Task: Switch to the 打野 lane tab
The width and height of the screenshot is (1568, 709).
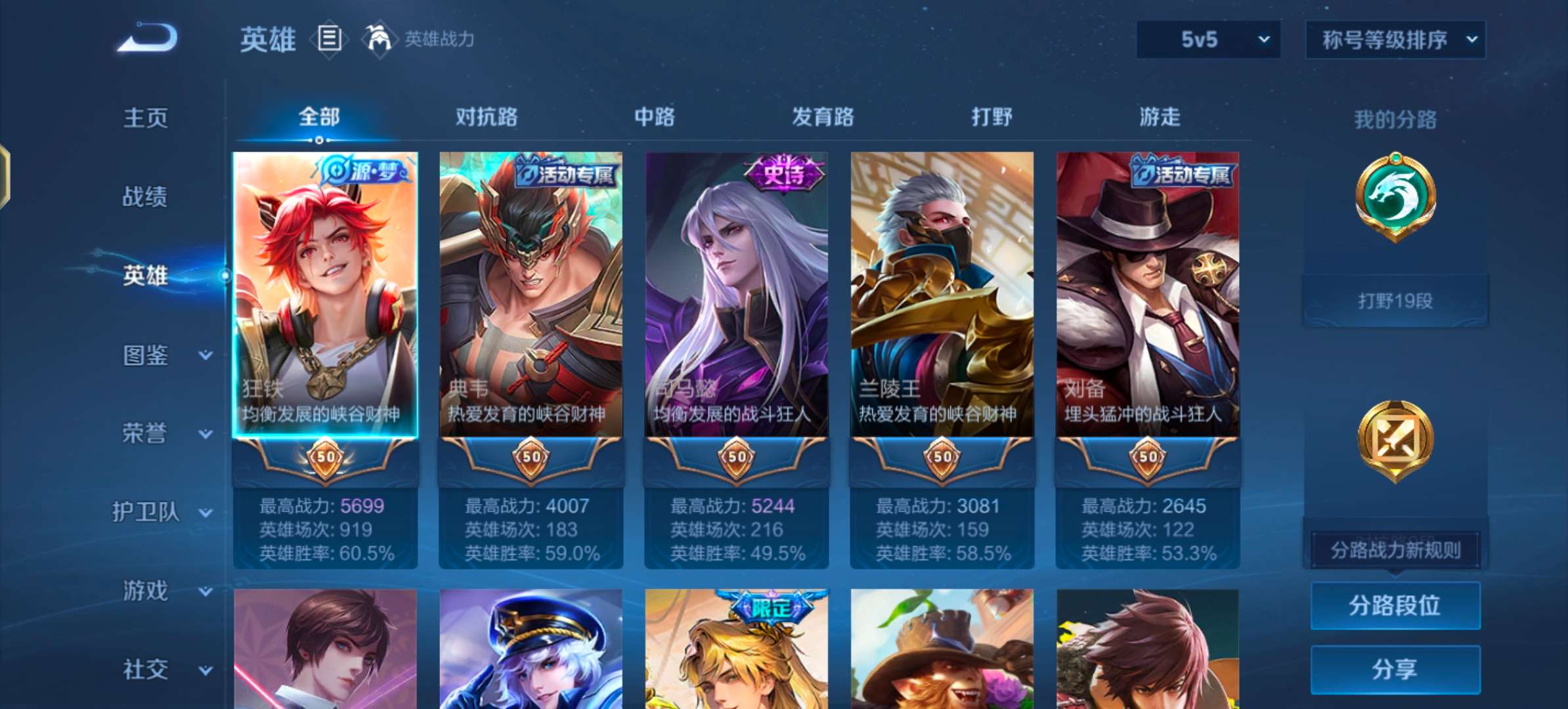Action: pyautogui.click(x=991, y=117)
